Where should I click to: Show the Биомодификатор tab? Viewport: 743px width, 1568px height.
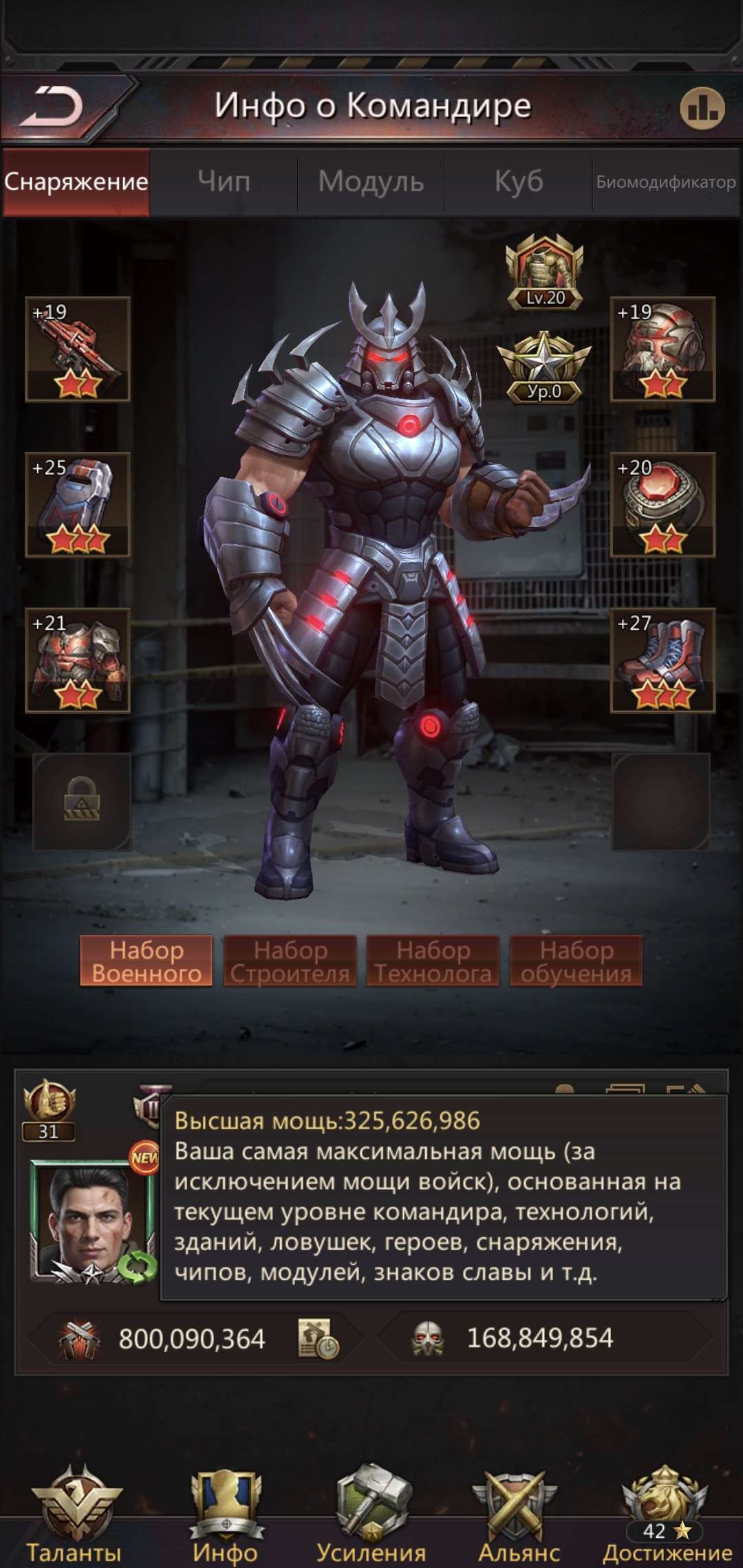[x=666, y=182]
